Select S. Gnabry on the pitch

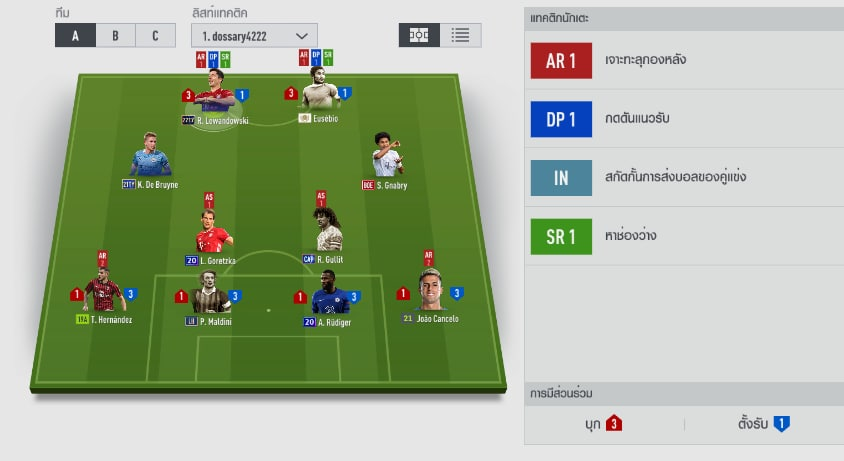tap(386, 158)
